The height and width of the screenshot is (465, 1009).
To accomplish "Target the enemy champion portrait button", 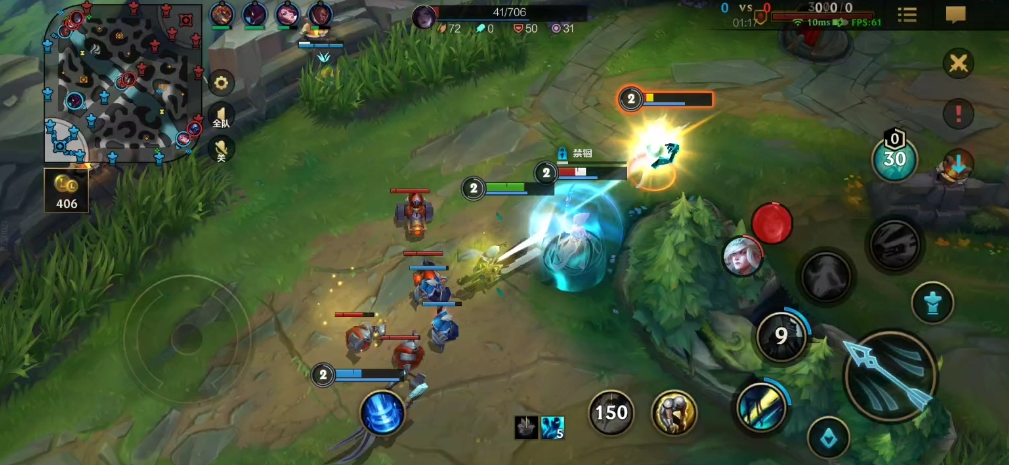I will 743,257.
